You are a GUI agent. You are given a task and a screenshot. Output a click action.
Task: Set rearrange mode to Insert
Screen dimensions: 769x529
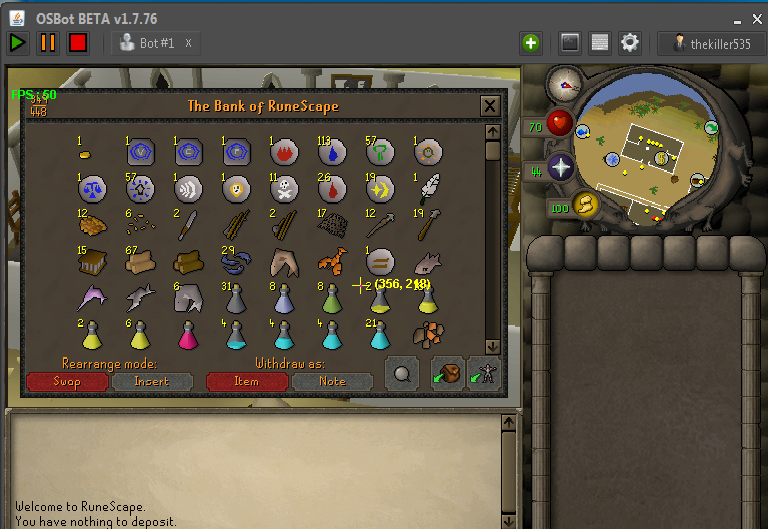pyautogui.click(x=152, y=381)
